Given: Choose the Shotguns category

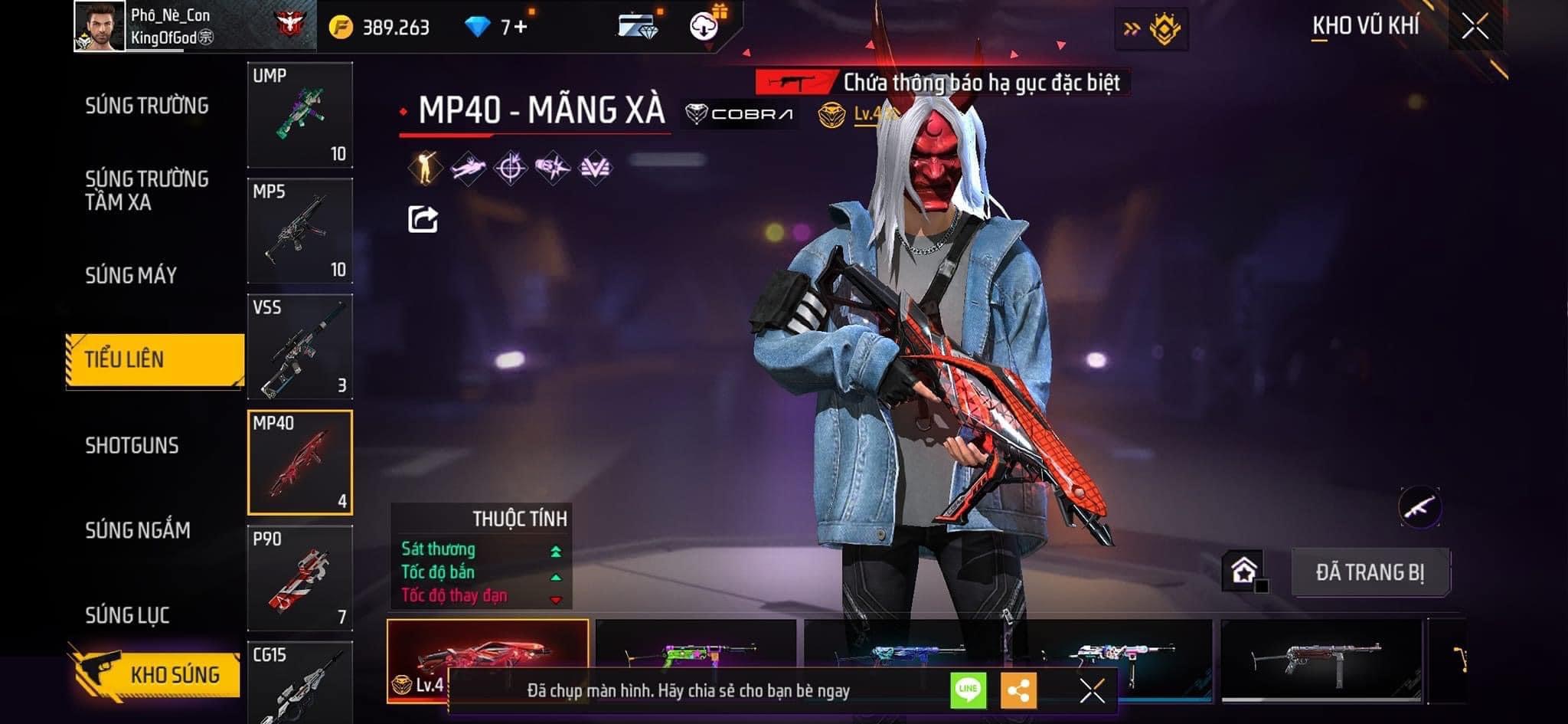Looking at the screenshot, I should point(132,446).
